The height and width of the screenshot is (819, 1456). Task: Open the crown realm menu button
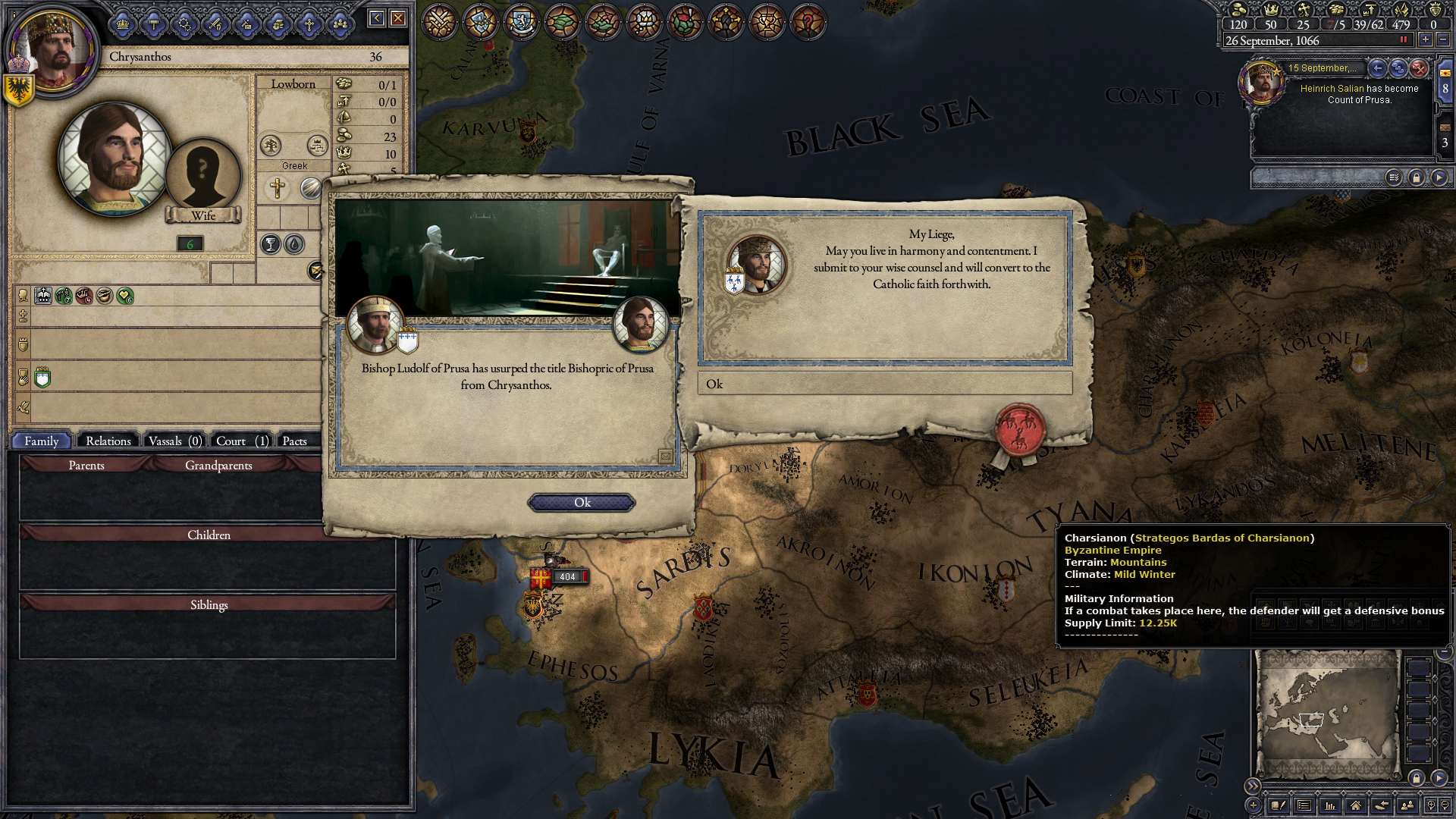coord(123,25)
